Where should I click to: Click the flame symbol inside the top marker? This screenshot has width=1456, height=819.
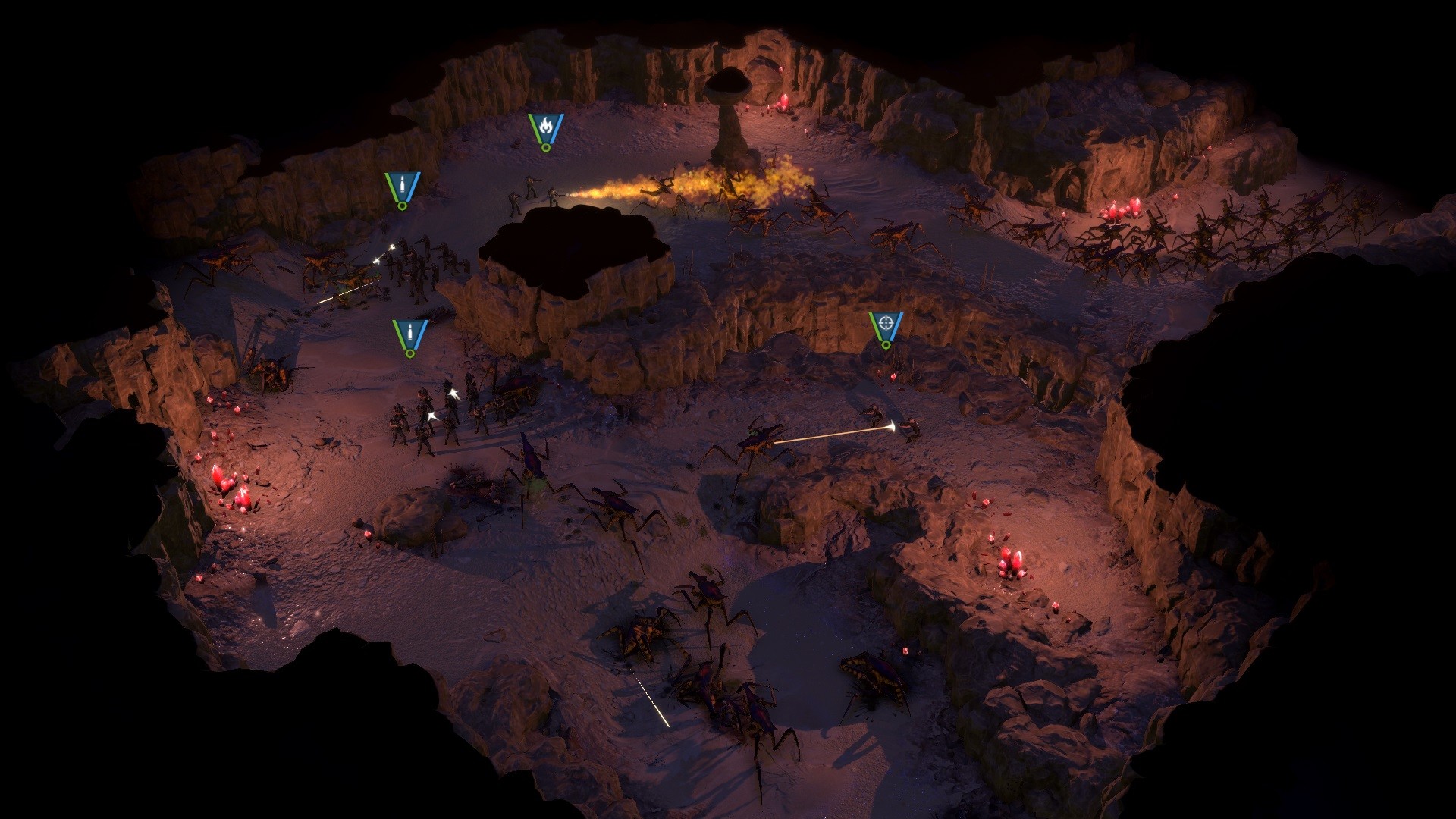545,127
